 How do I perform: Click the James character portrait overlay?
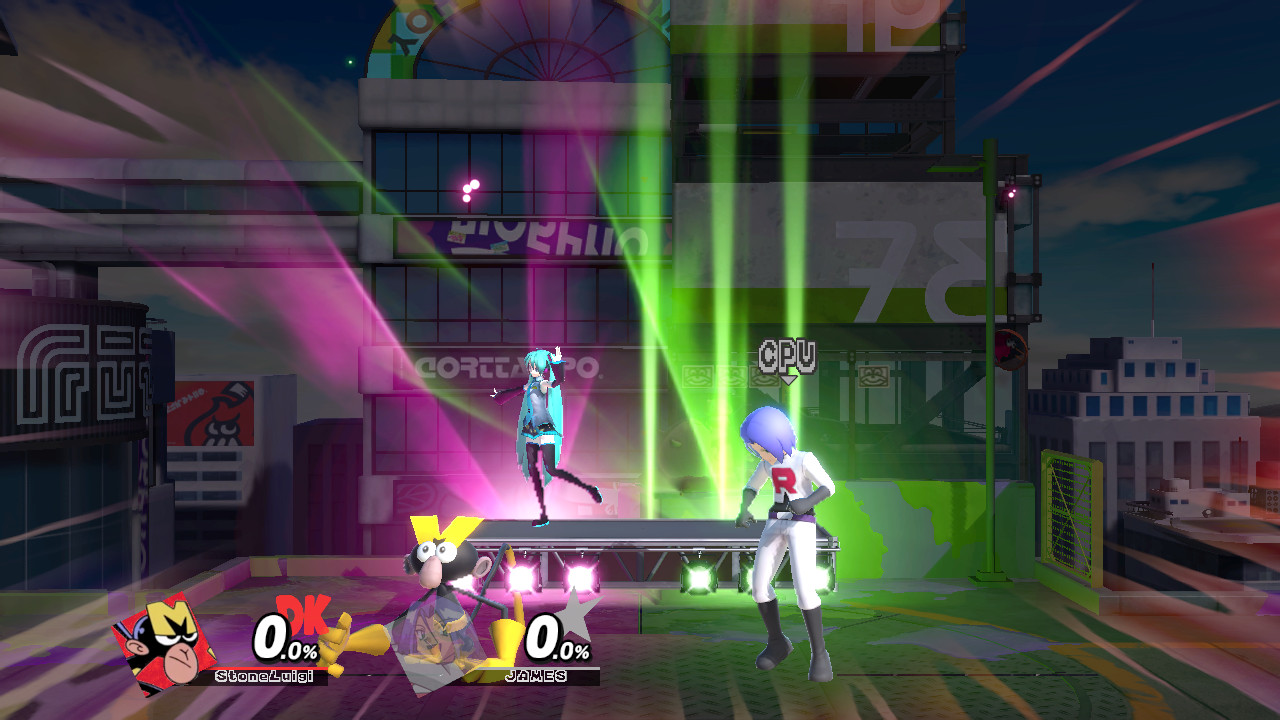tap(440, 645)
